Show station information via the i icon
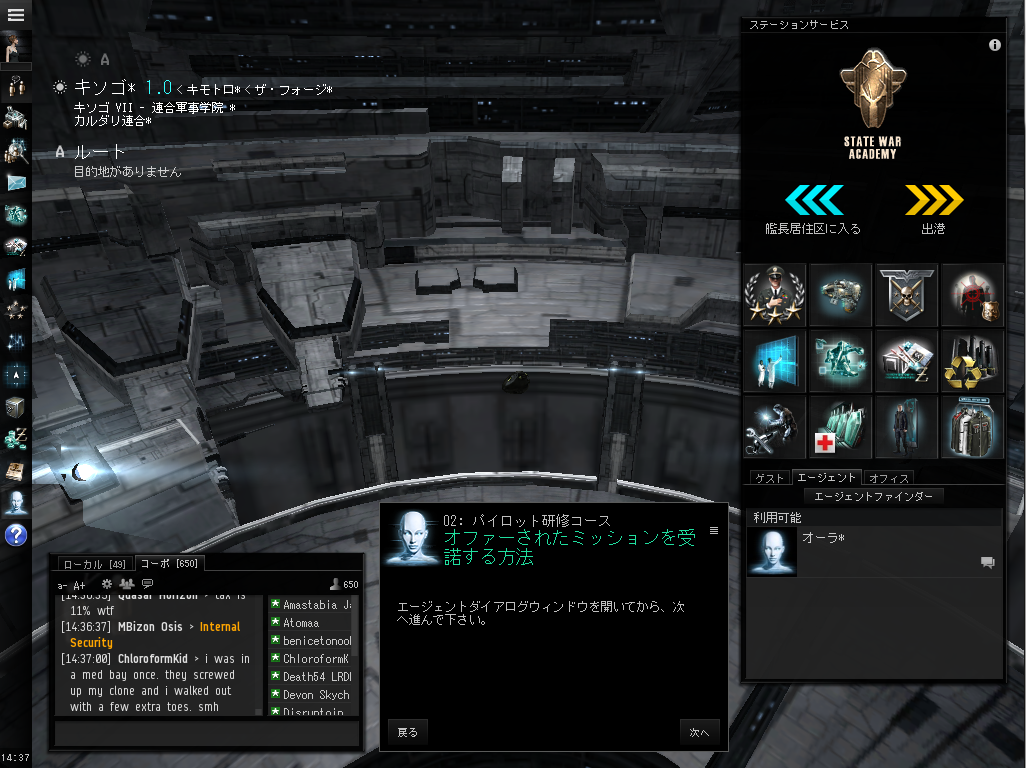 click(994, 45)
